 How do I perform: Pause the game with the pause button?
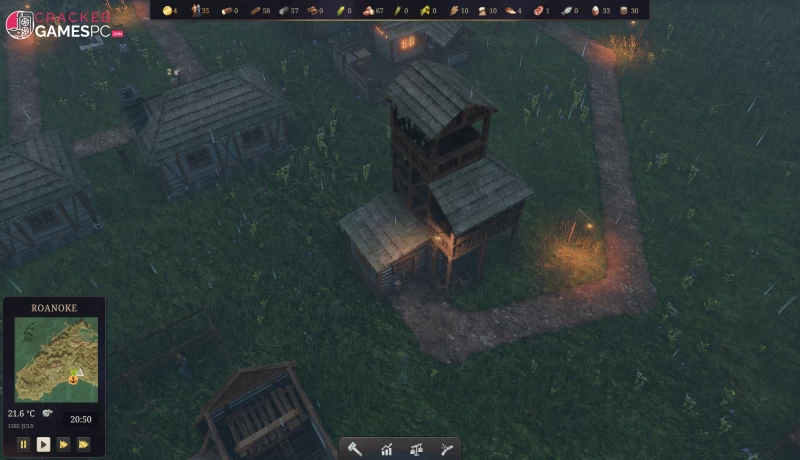[x=23, y=444]
